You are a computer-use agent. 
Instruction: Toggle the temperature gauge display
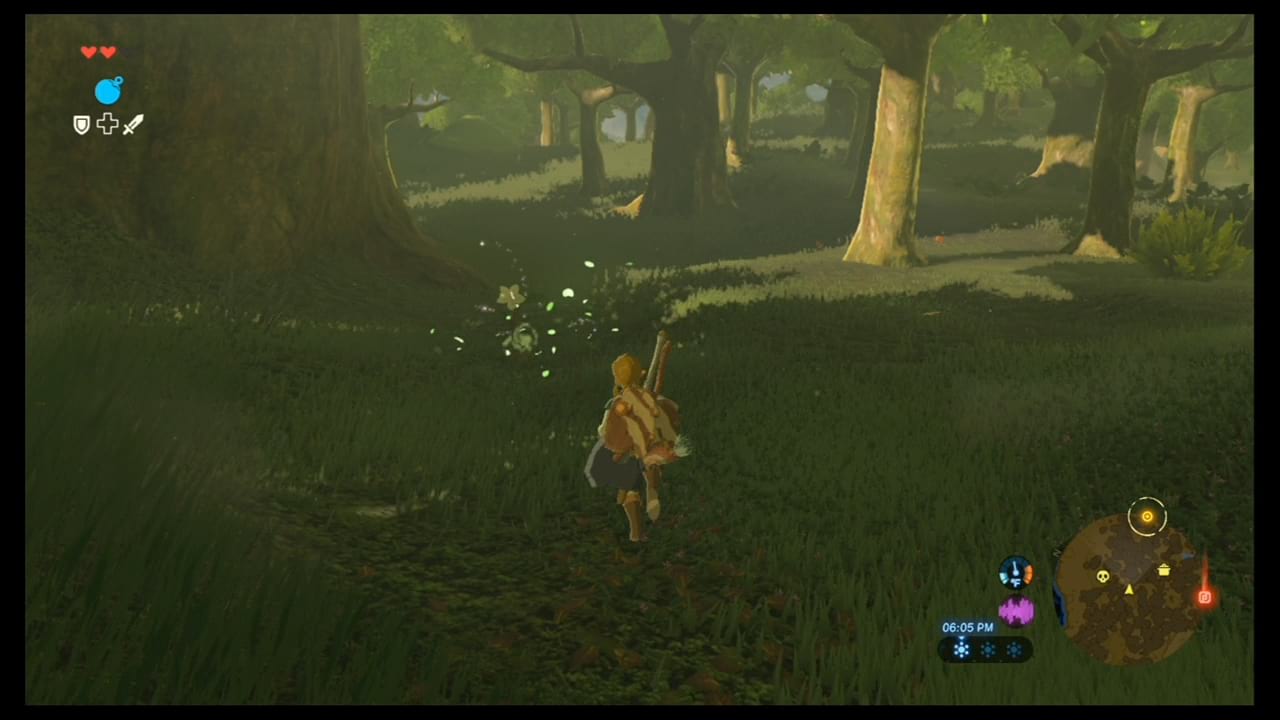(1016, 570)
